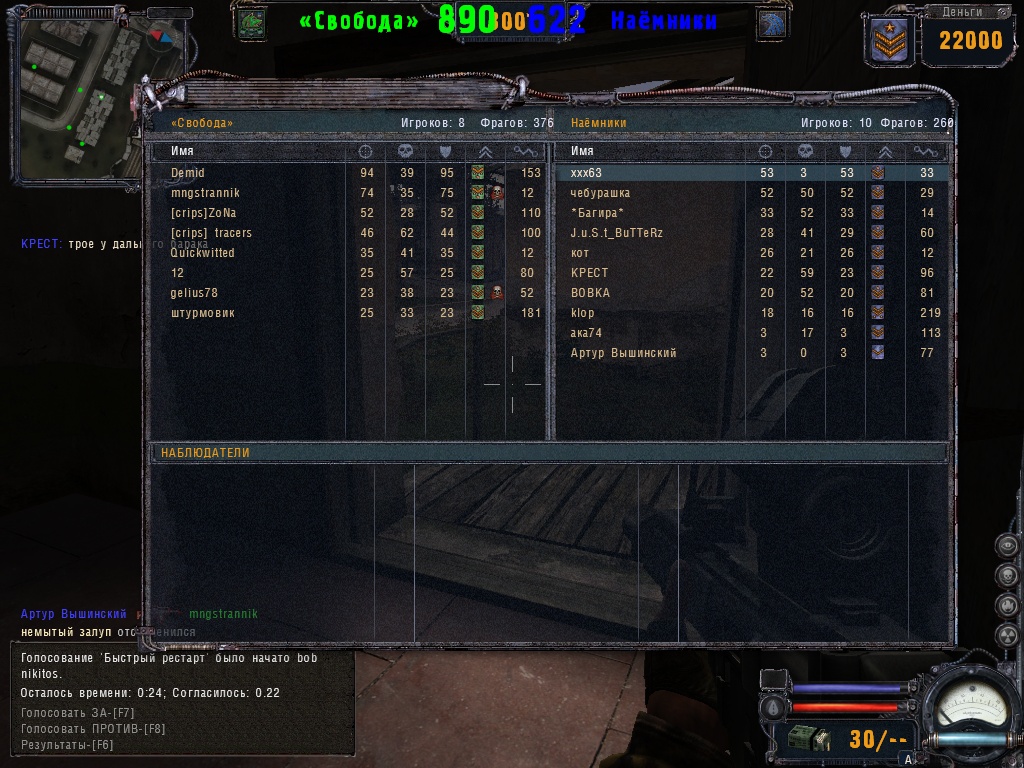Image resolution: width=1024 pixels, height=768 pixels.
Task: Select the штурмовик player row
Action: tap(202, 313)
